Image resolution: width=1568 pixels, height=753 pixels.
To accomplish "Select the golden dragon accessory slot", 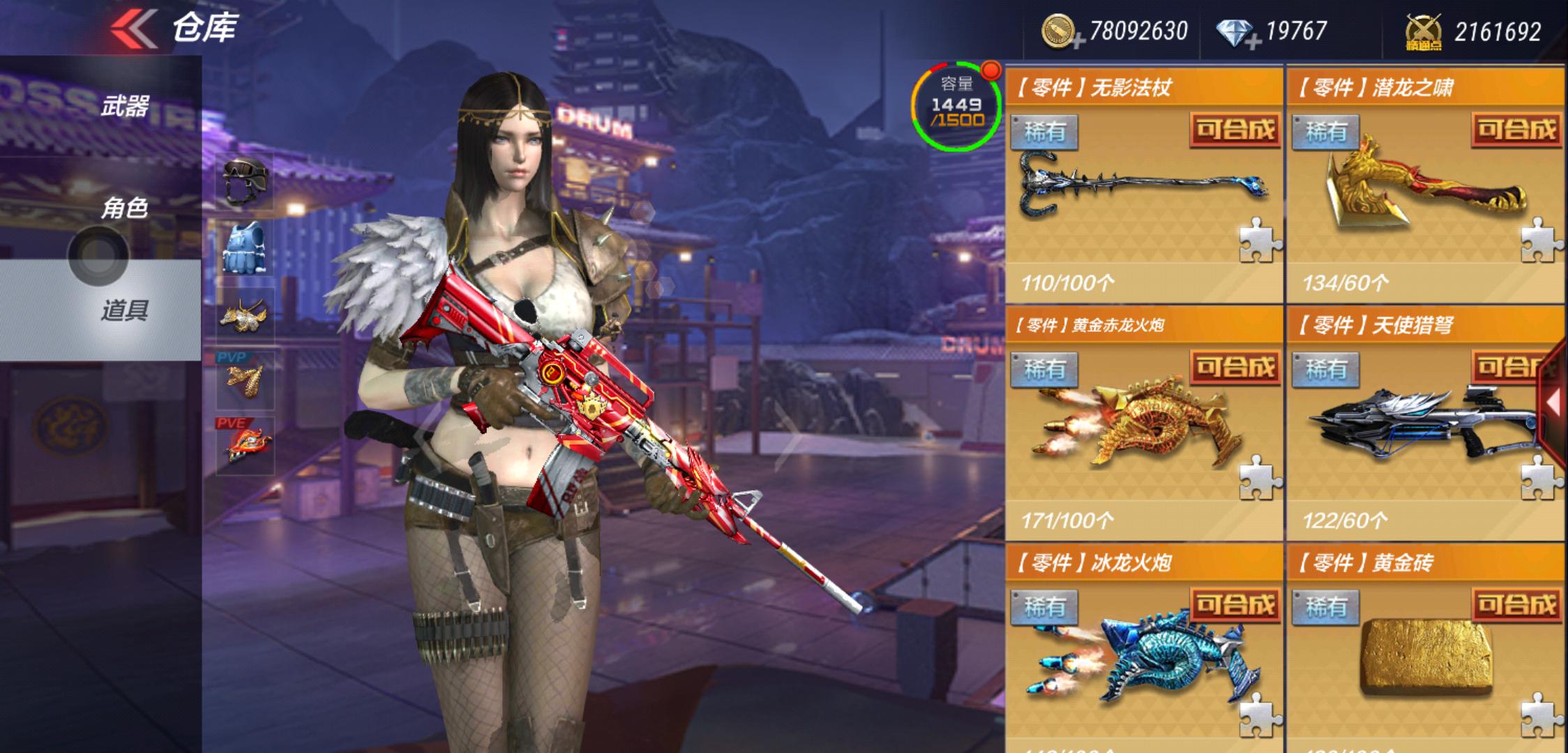I will (x=245, y=315).
